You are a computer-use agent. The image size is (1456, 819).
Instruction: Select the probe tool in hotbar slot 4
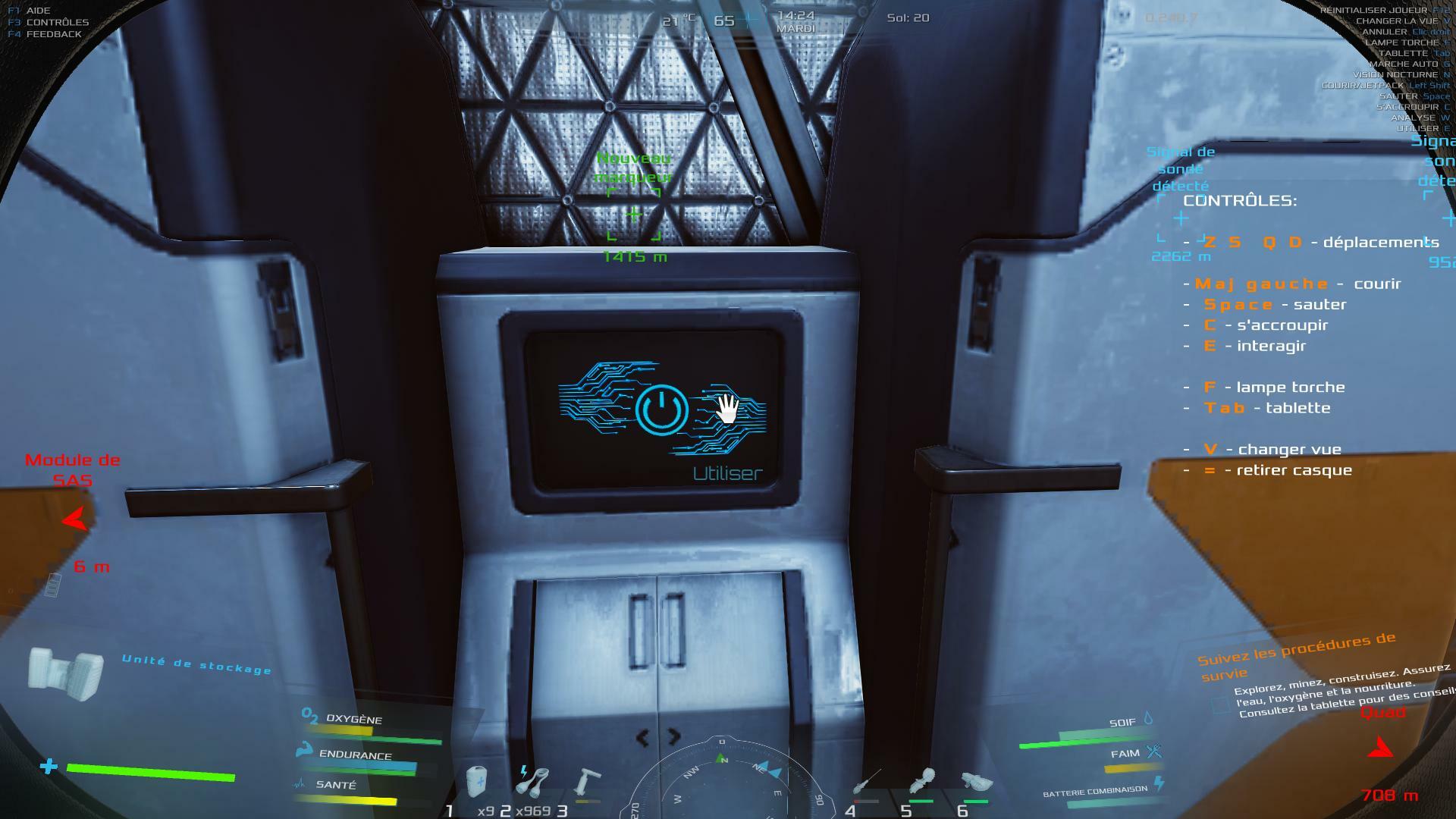tap(866, 781)
